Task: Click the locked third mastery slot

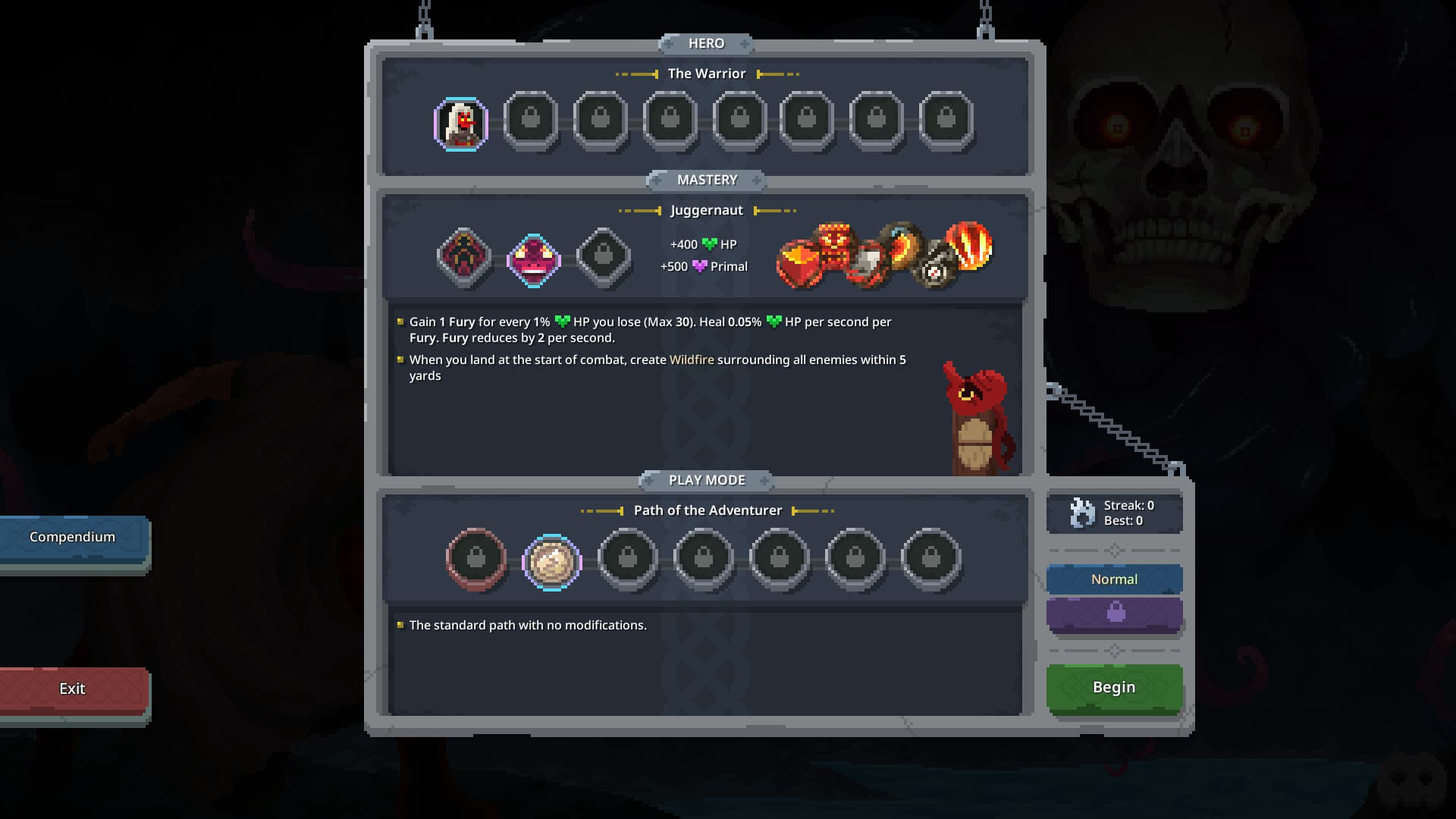Action: point(604,258)
